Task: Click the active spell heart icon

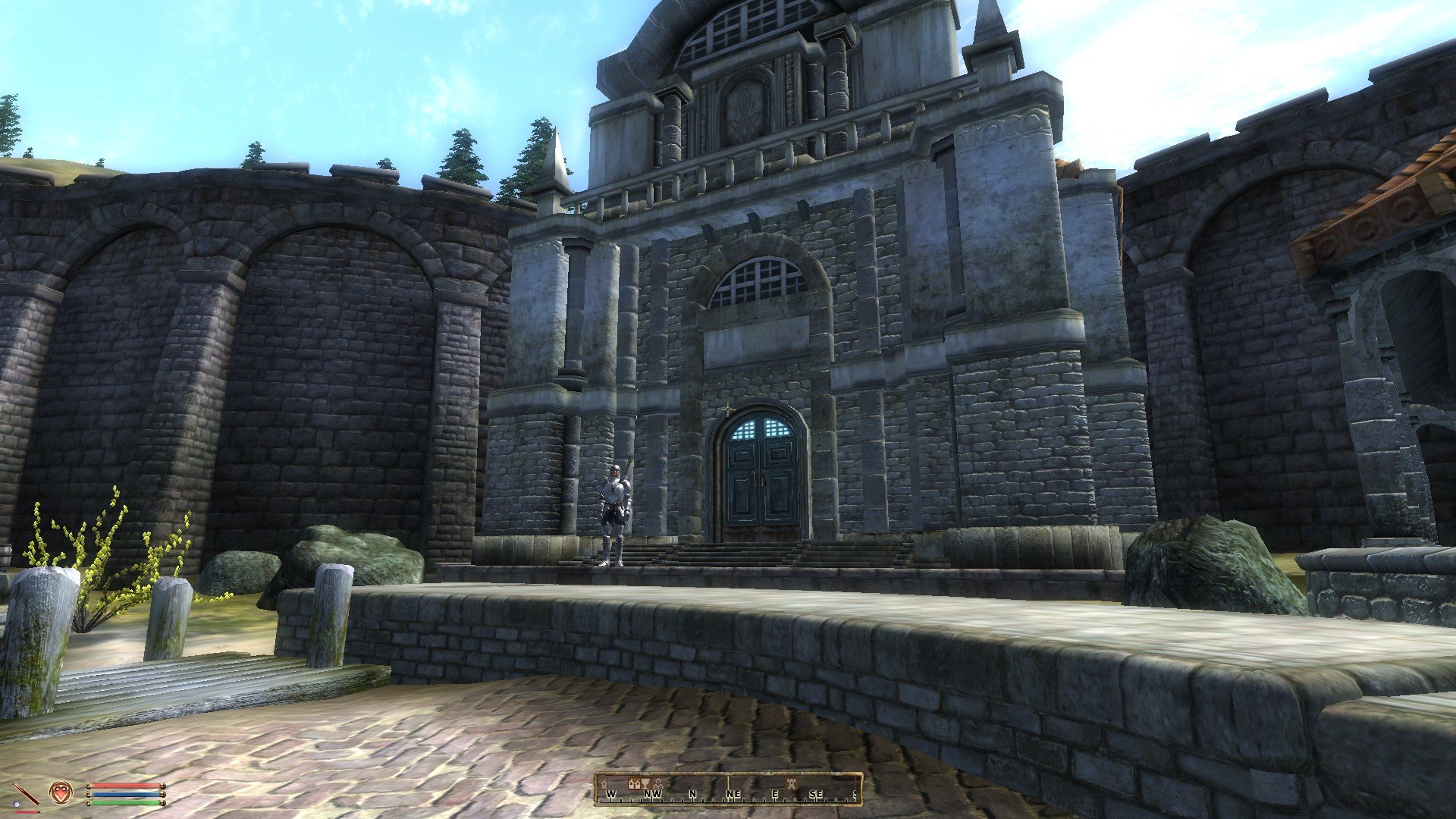Action: (61, 792)
